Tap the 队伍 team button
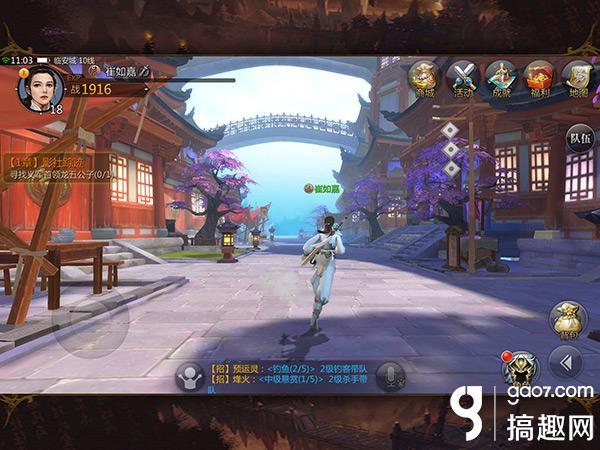This screenshot has height=450, width=600. tap(579, 139)
